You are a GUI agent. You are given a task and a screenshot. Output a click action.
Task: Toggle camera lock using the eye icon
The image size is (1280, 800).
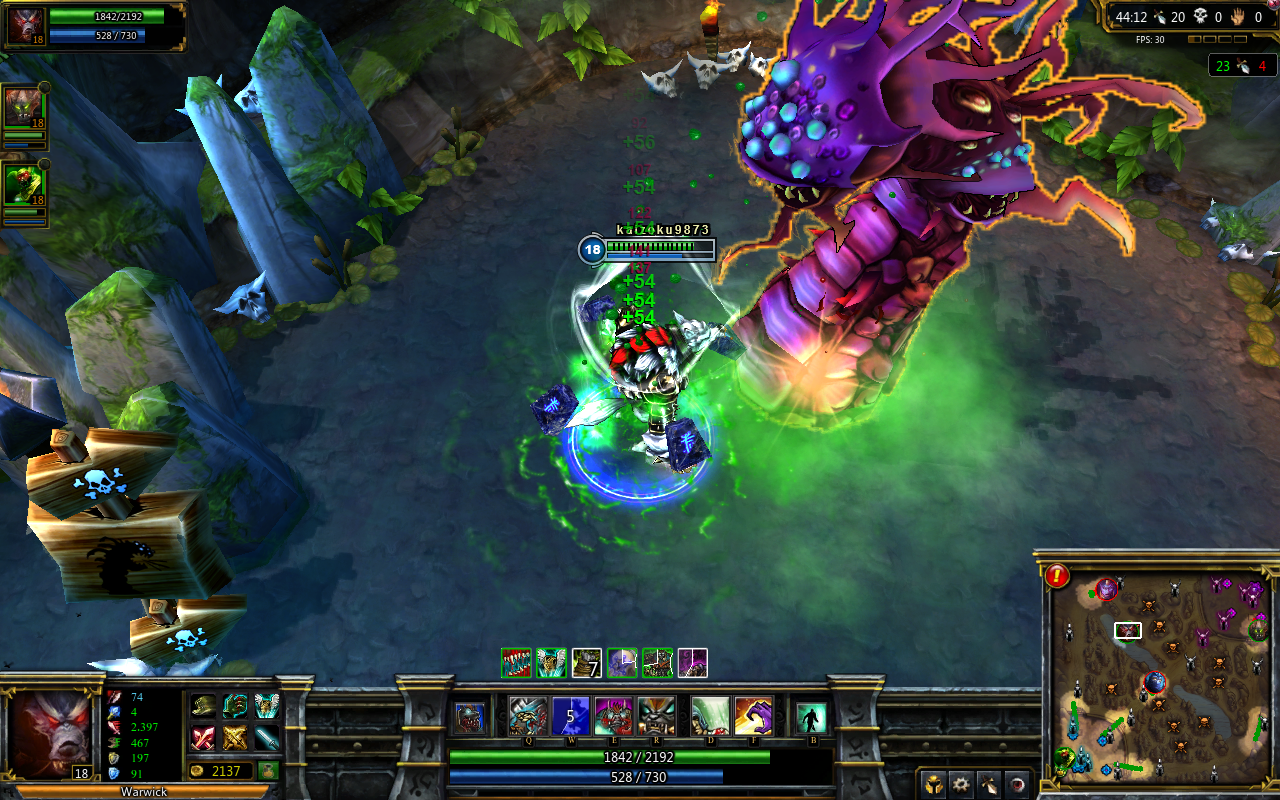click(1017, 785)
